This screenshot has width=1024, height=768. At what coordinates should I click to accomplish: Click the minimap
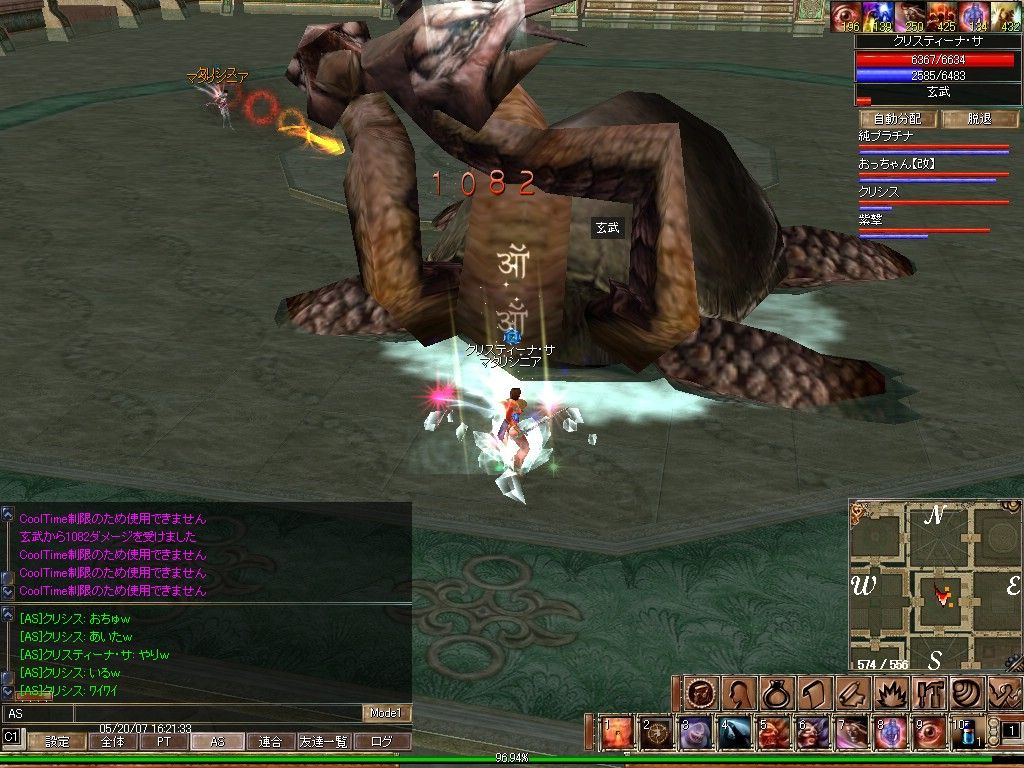935,586
